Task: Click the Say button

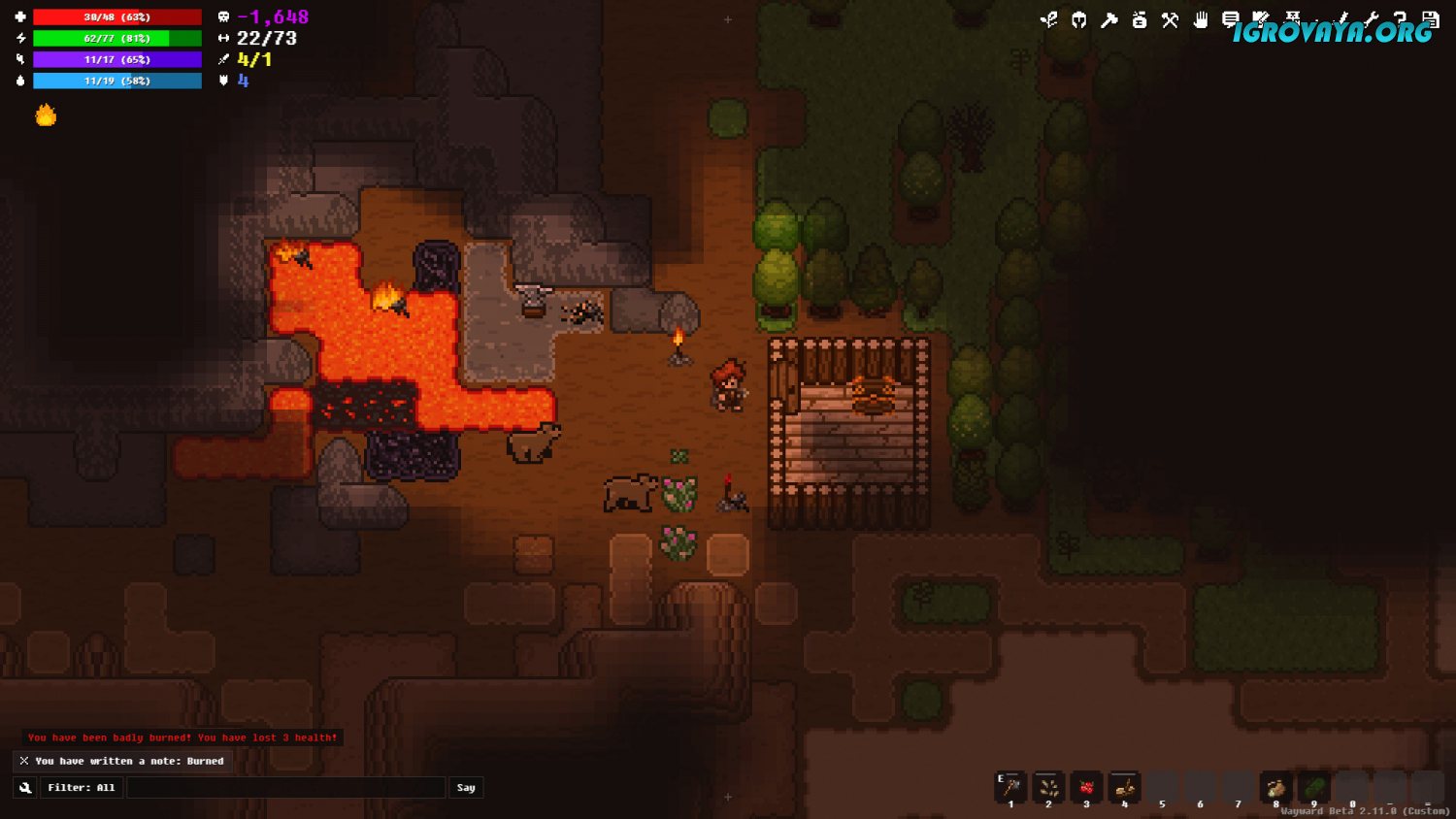Action: click(466, 788)
